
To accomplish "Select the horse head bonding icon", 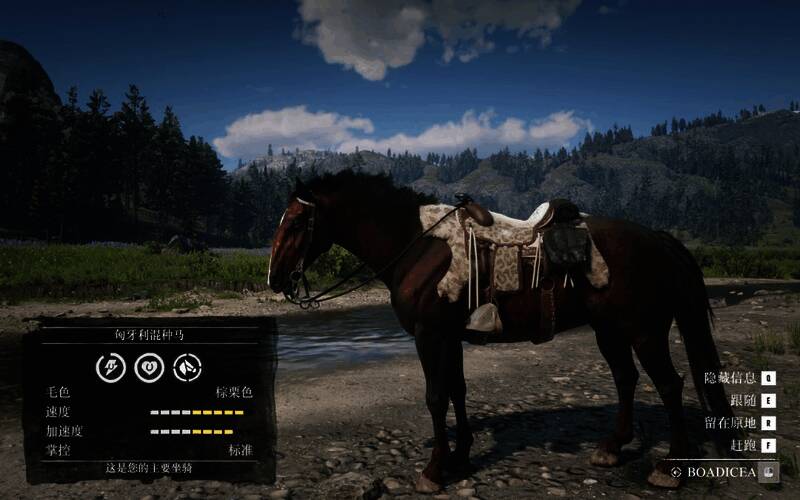I will pyautogui.click(x=187, y=367).
